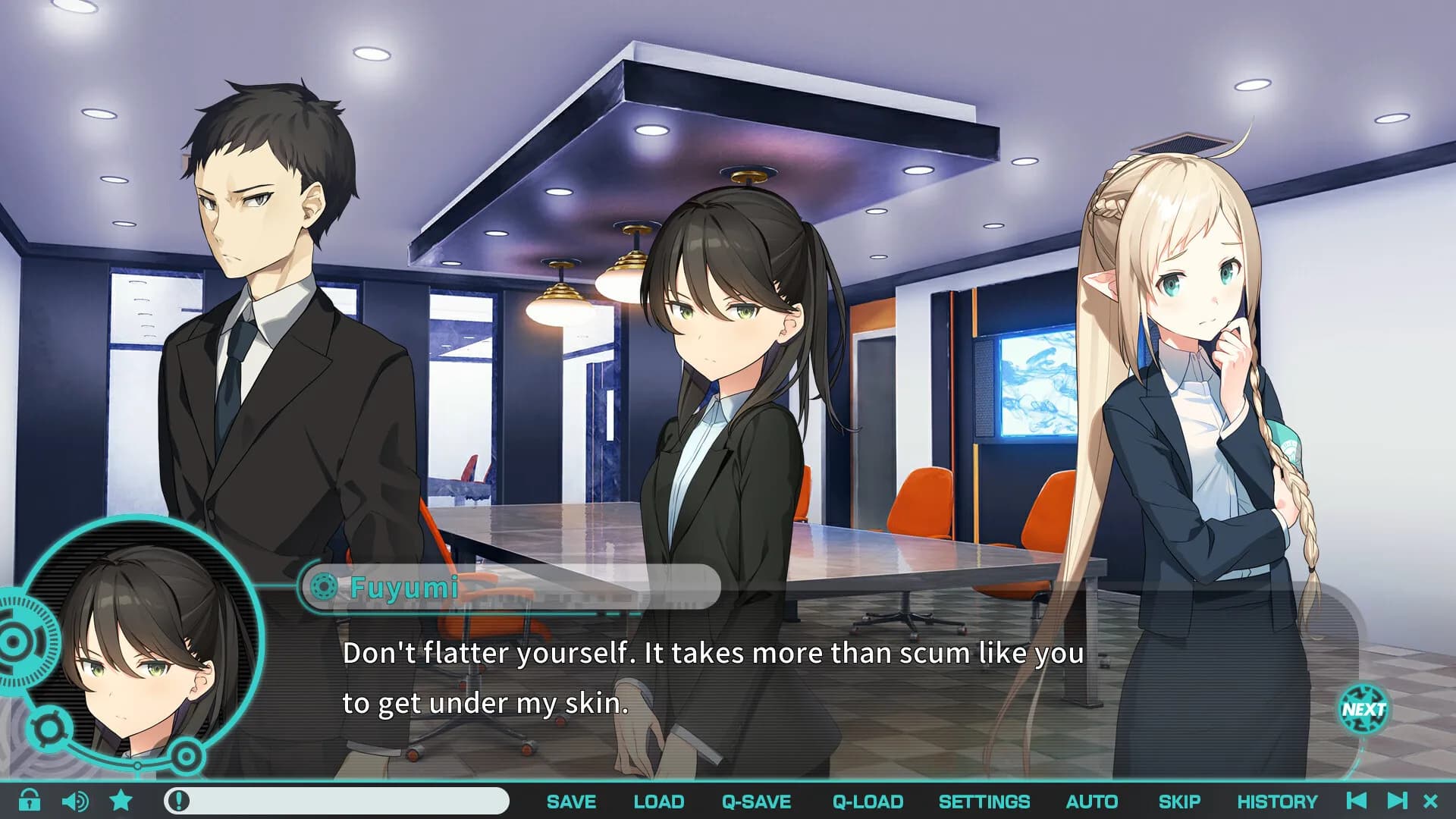Click the exclamation mark notification bar
Screen dimensions: 1456x819
[x=336, y=801]
